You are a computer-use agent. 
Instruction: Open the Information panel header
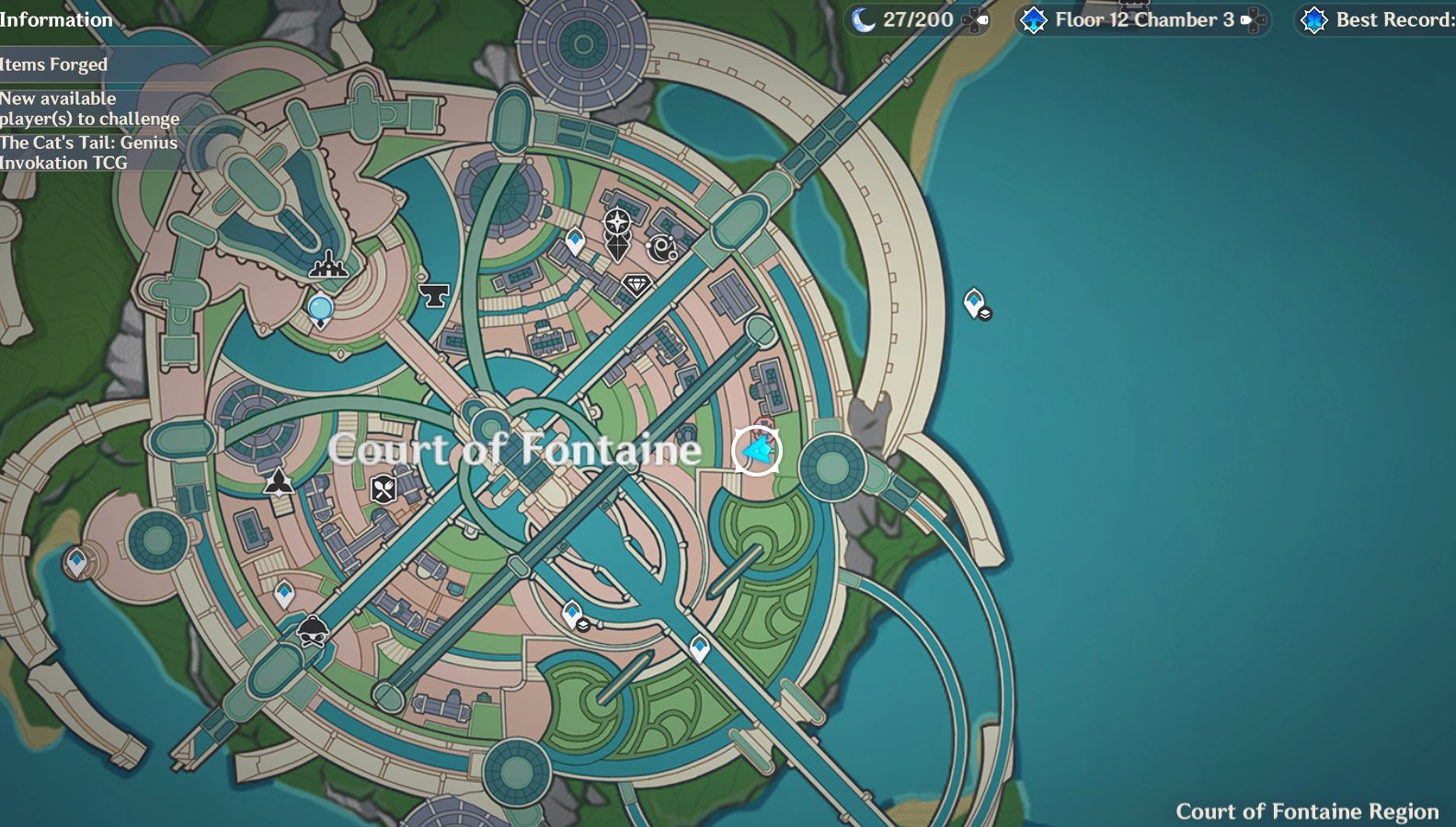tap(57, 19)
